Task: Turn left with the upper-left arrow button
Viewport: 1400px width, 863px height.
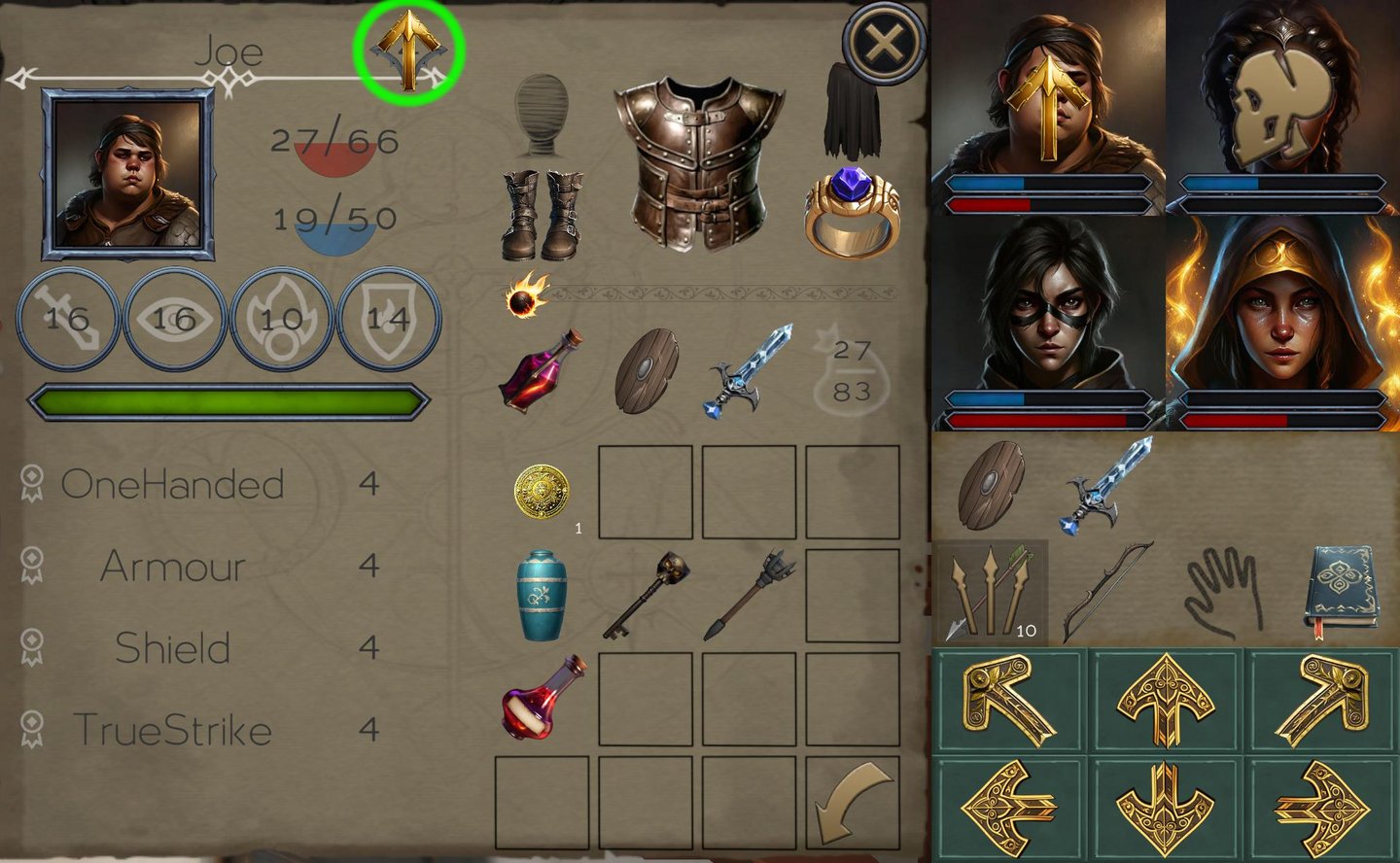Action: click(1007, 701)
